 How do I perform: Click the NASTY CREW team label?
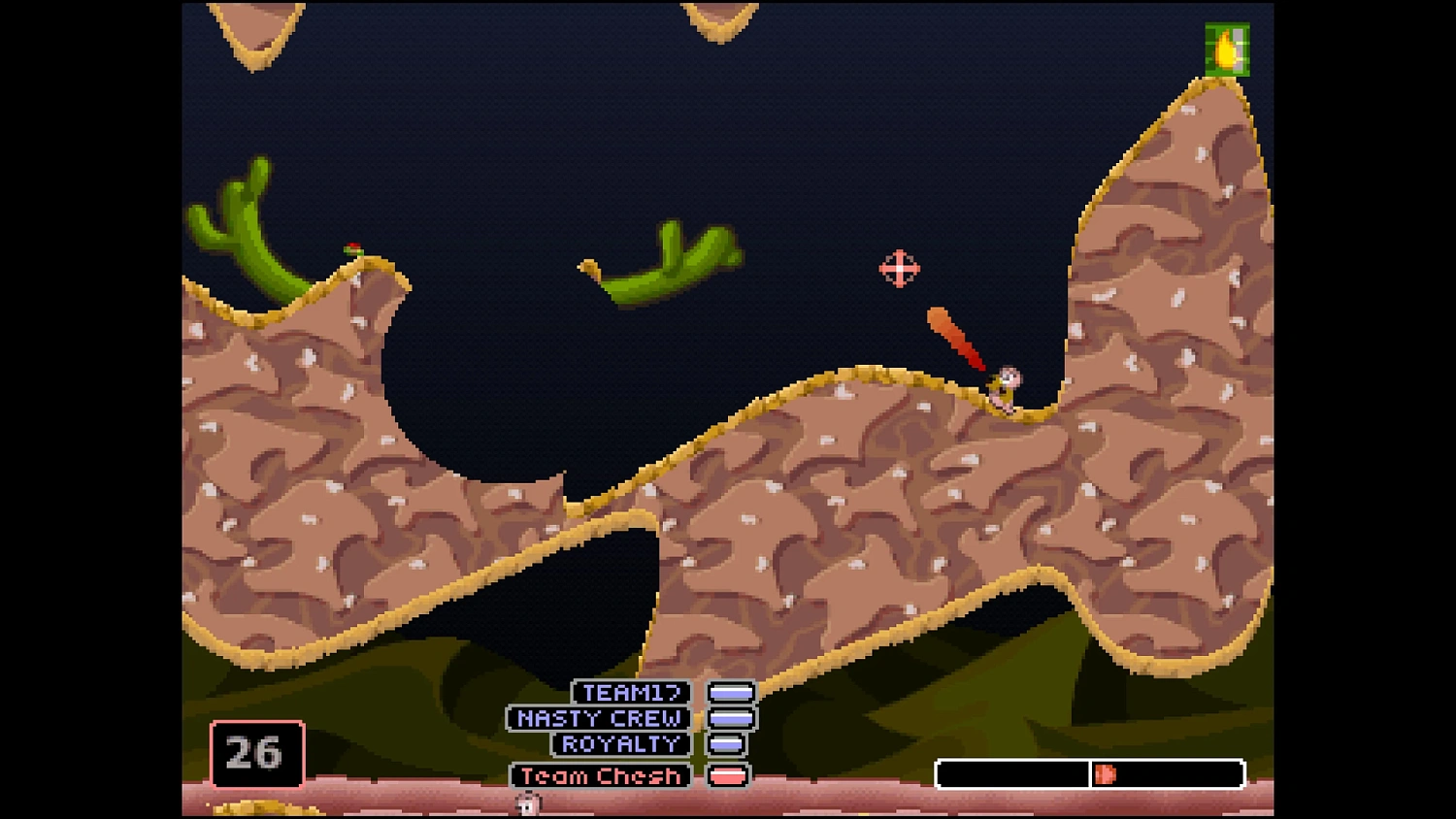click(x=599, y=719)
